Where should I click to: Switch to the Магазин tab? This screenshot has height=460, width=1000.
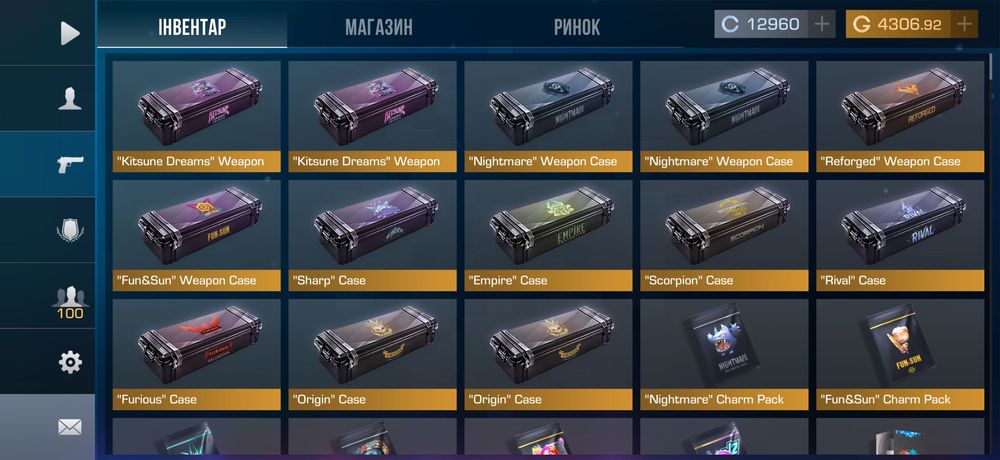[378, 26]
